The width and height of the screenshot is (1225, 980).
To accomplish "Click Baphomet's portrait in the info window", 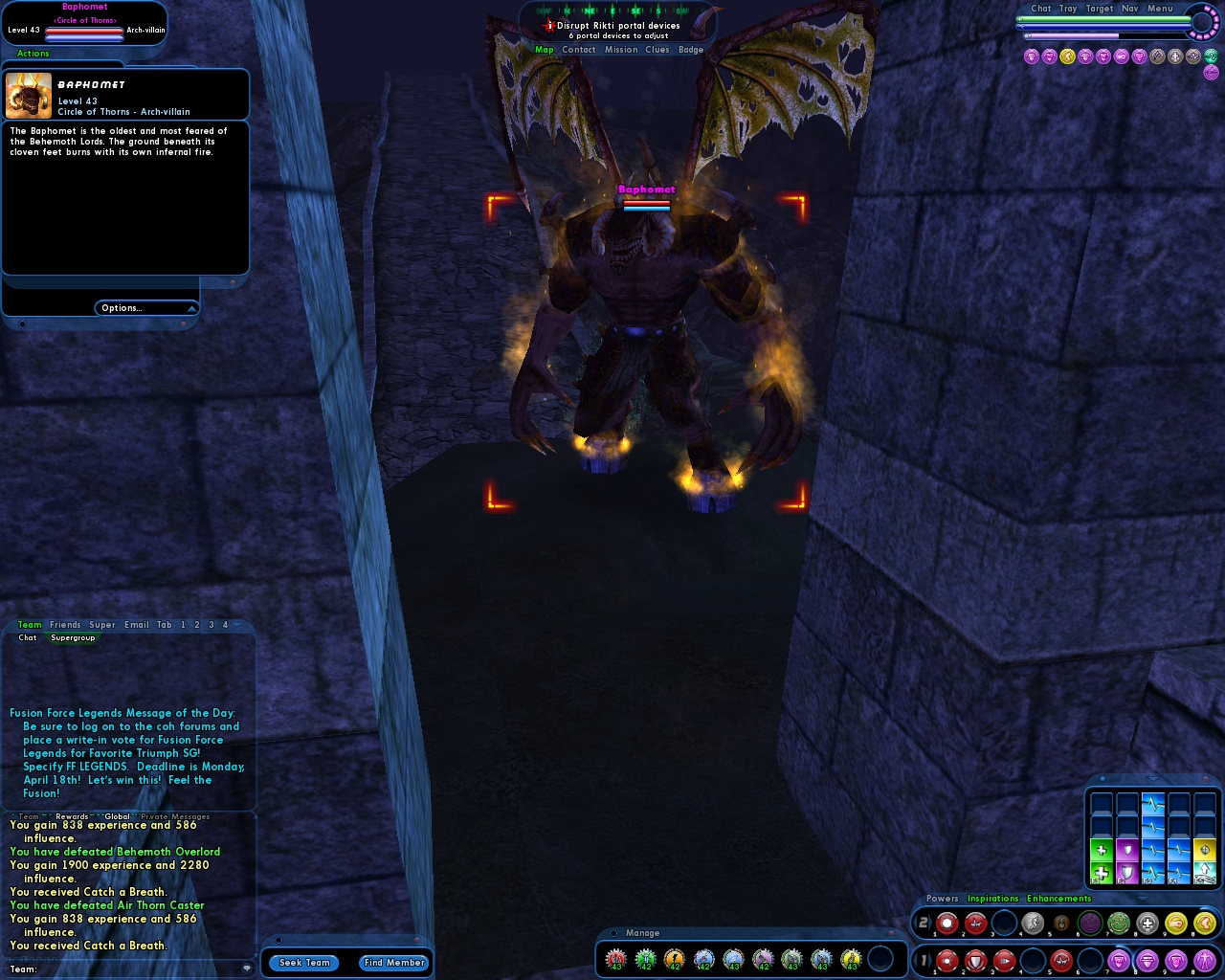I will (29, 94).
